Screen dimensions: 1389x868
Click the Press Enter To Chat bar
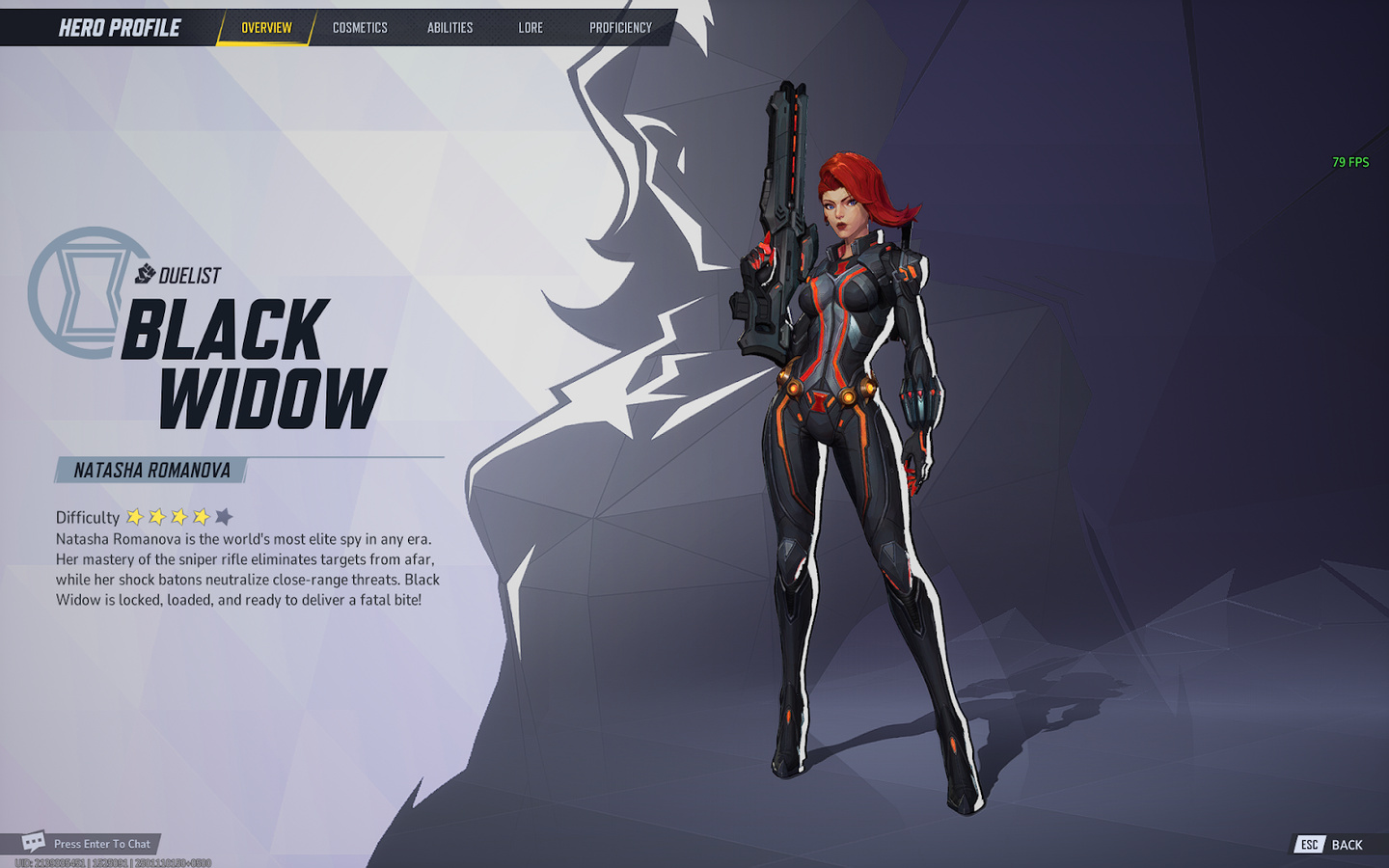[101, 841]
